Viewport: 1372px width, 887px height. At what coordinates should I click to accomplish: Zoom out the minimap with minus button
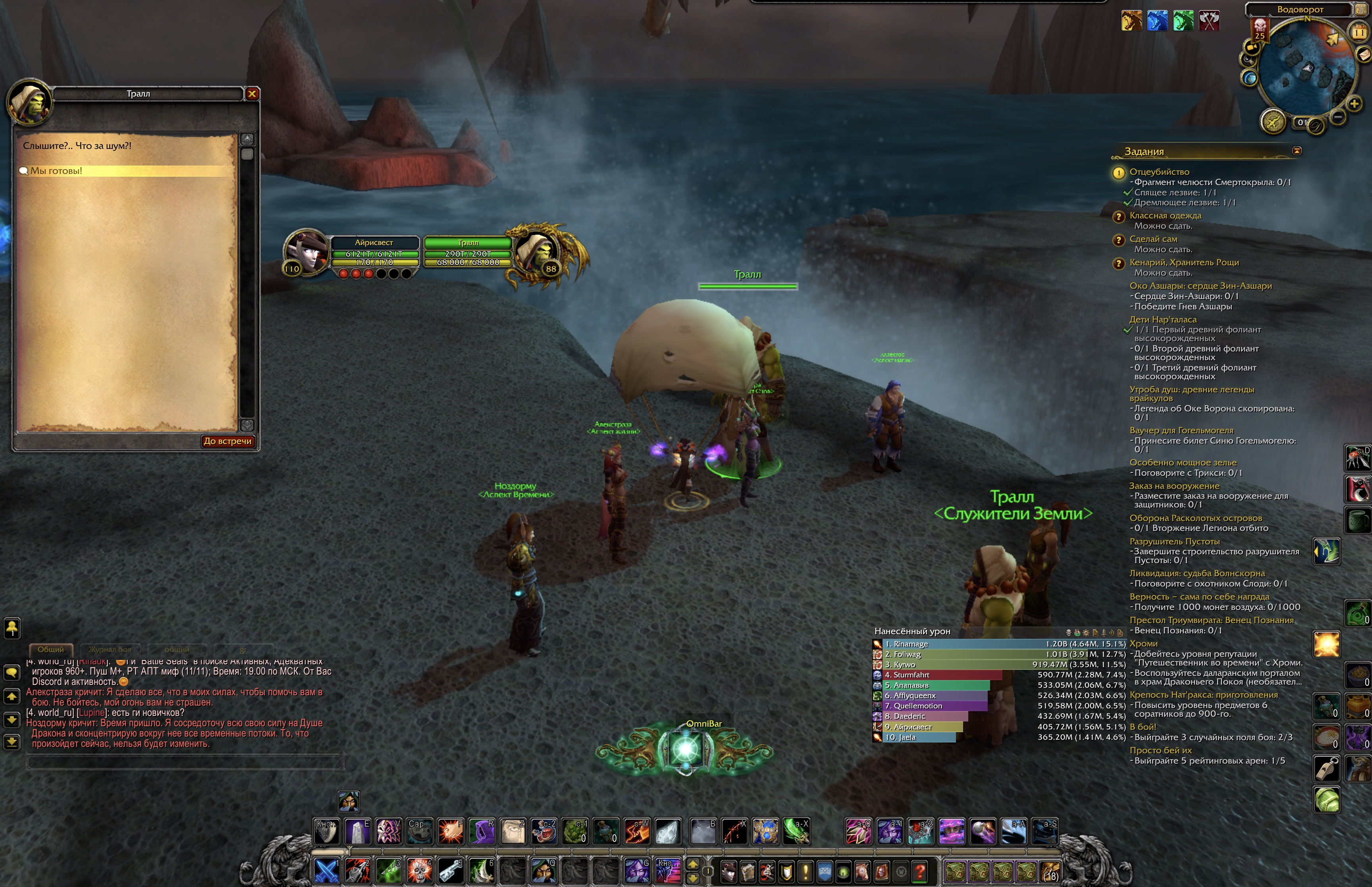click(1339, 117)
